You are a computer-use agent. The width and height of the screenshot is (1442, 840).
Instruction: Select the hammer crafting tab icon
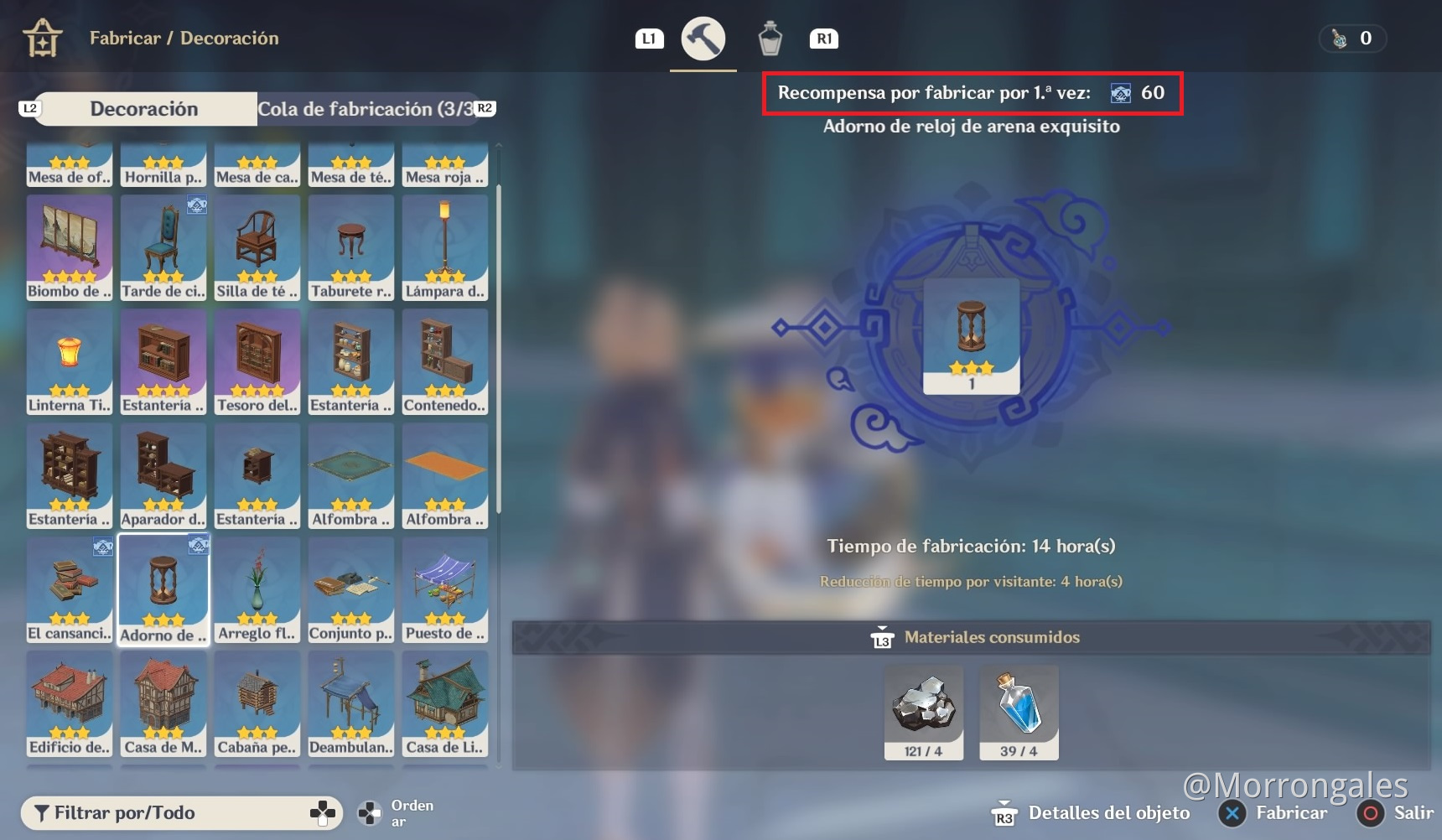703,38
